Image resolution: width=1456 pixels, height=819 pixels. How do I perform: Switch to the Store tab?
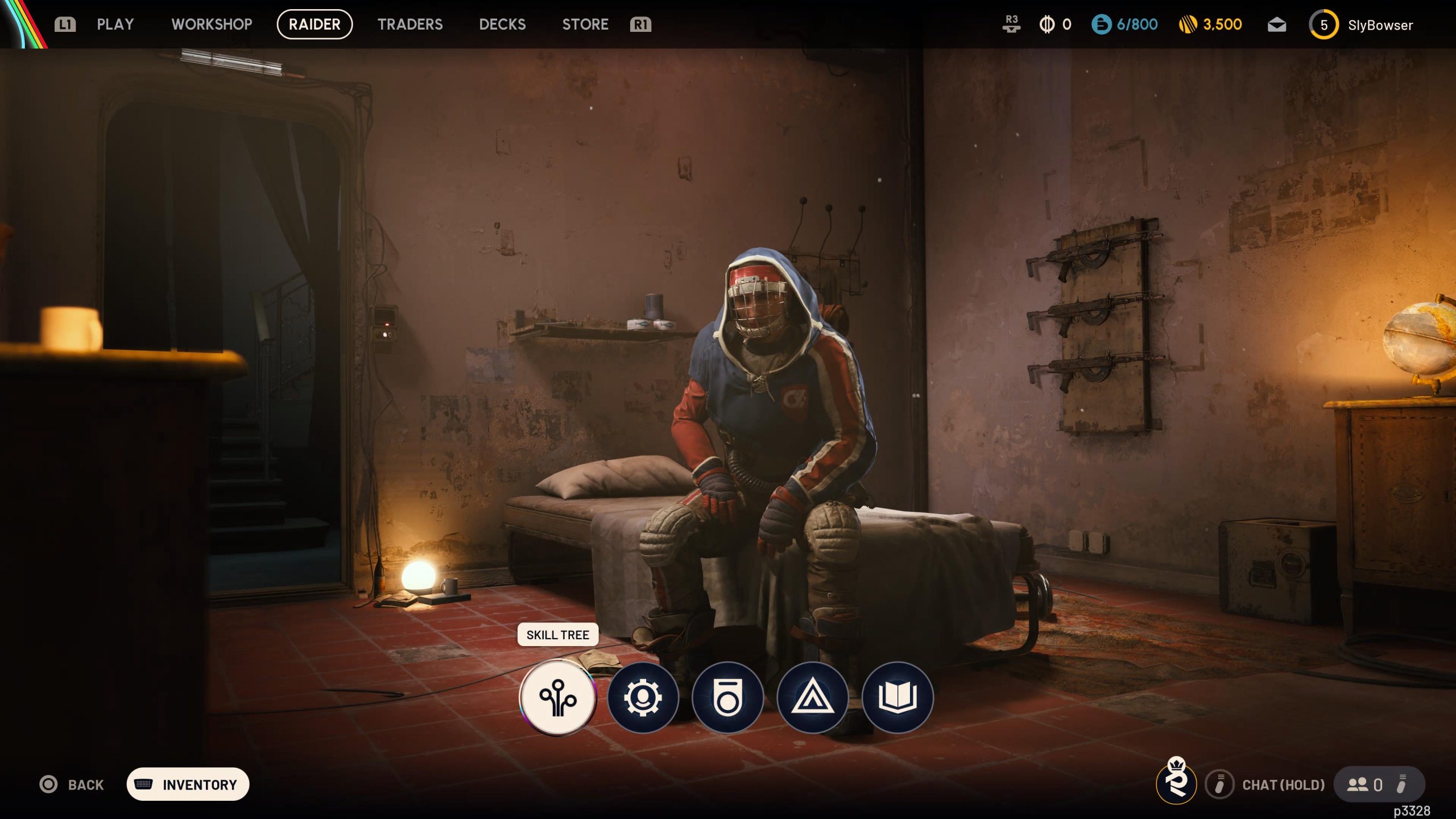[x=585, y=24]
